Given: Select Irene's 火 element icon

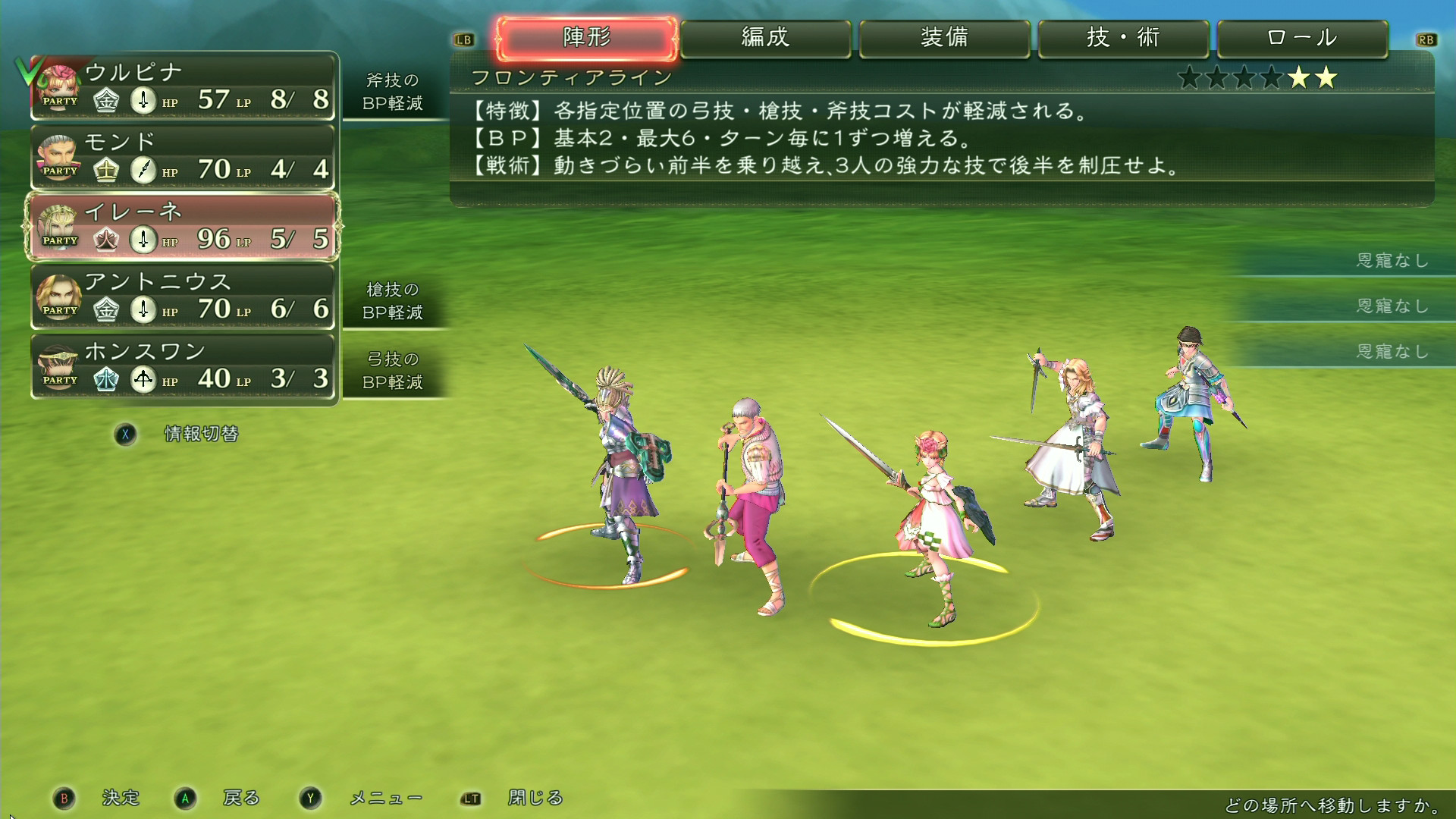Looking at the screenshot, I should pos(107,238).
